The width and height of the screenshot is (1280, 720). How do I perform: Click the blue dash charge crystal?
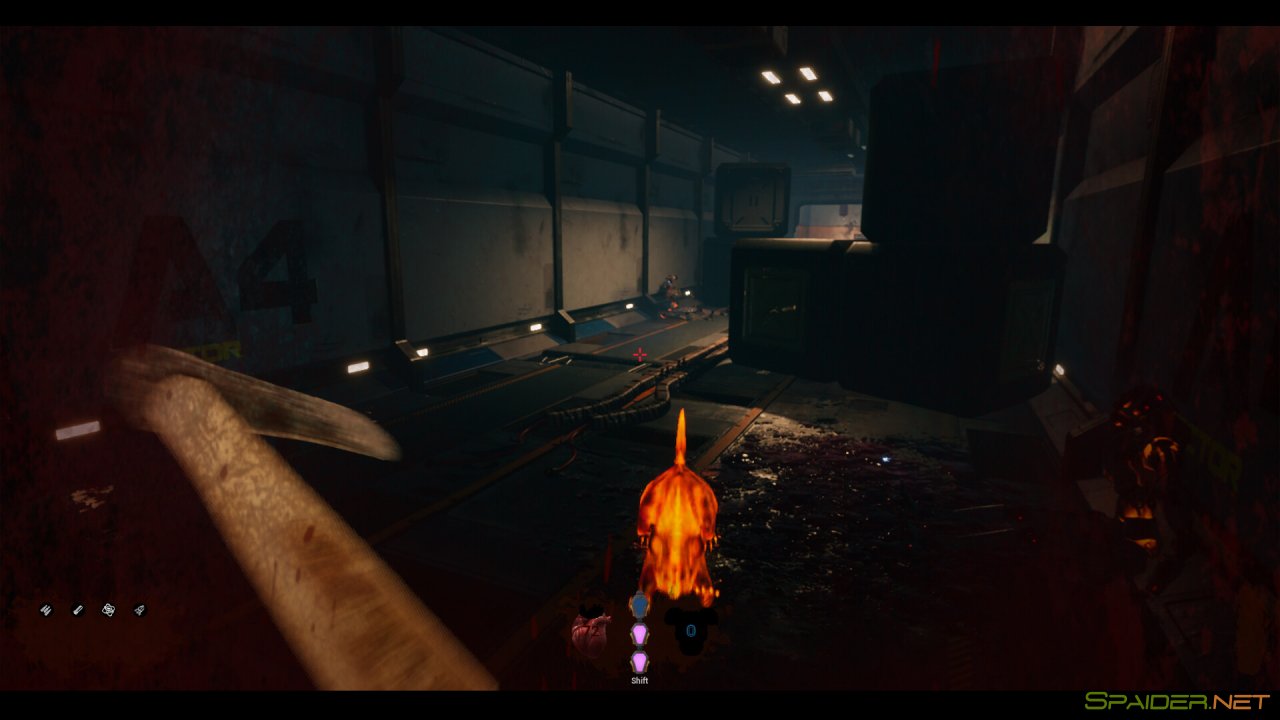click(639, 605)
